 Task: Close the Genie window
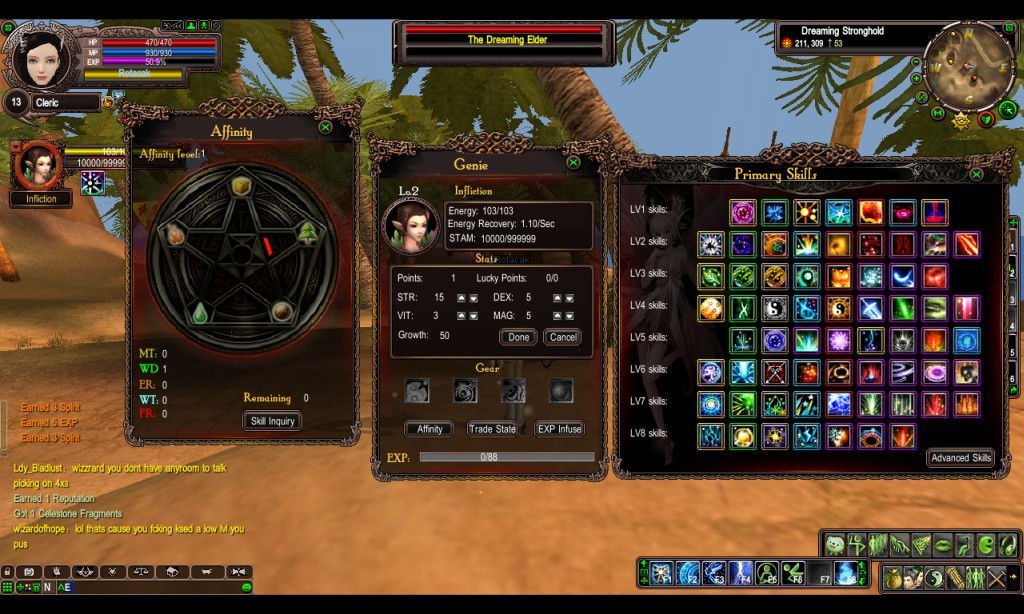(x=573, y=162)
